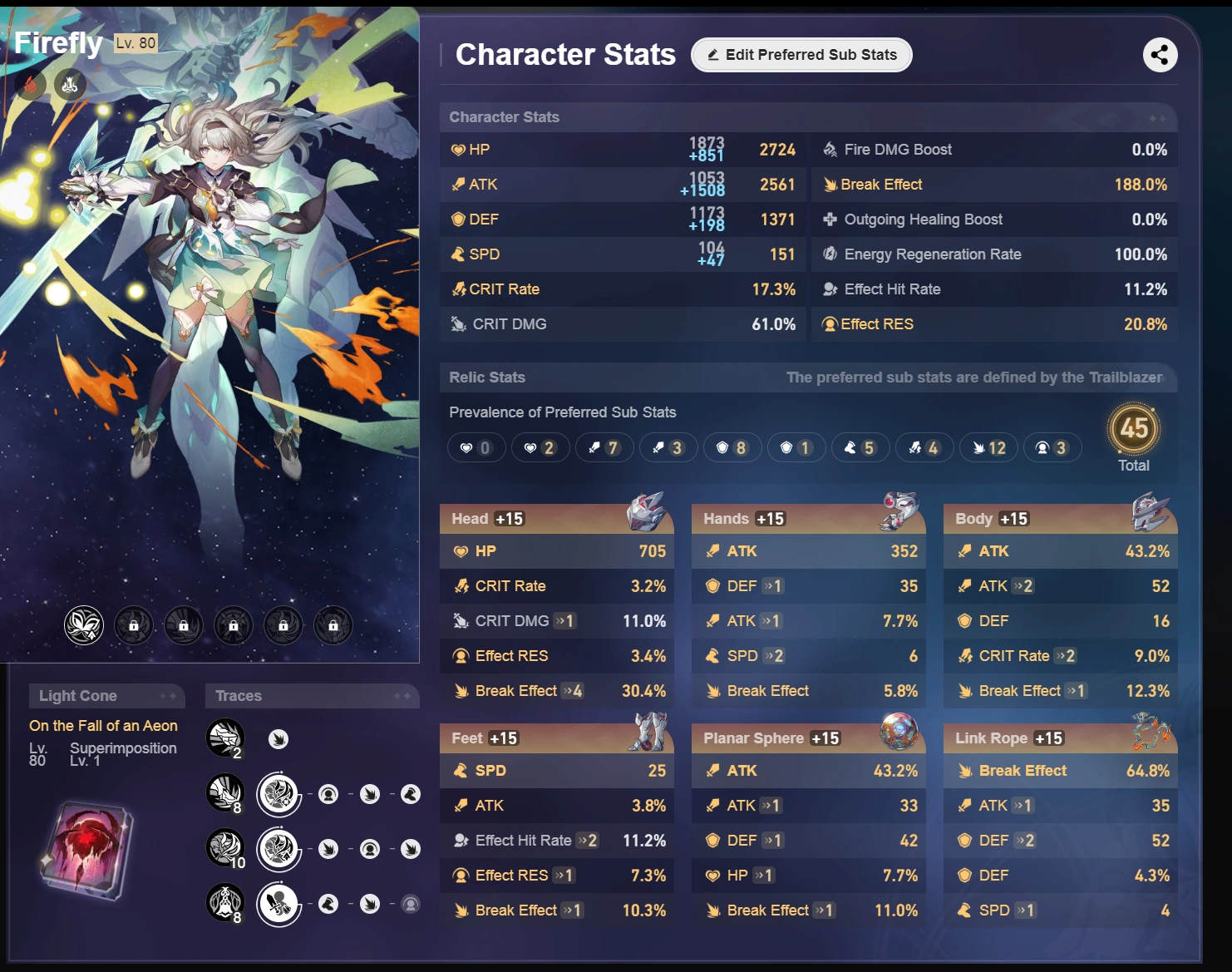Expand the Traces panel header
This screenshot has width=1232, height=972.
tap(312, 696)
